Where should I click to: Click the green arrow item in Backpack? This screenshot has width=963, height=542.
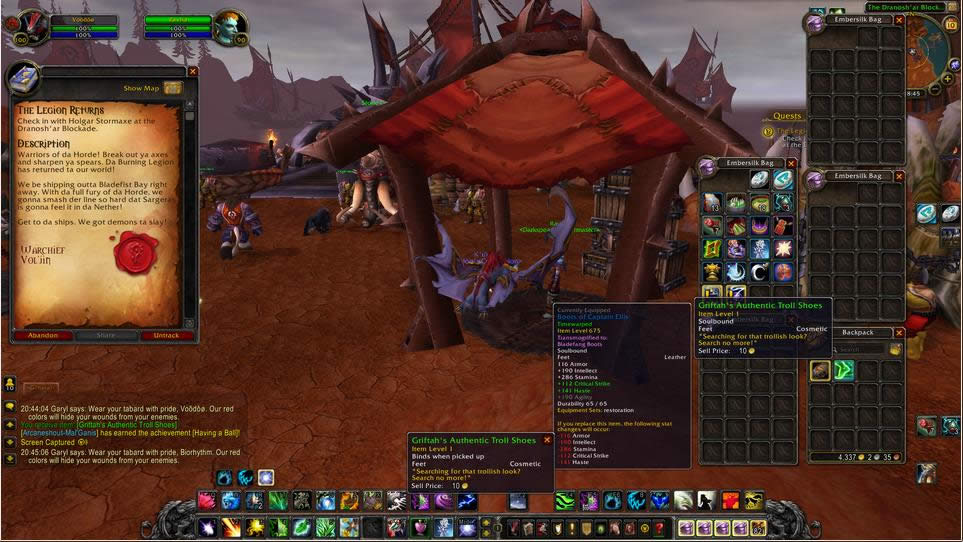844,371
